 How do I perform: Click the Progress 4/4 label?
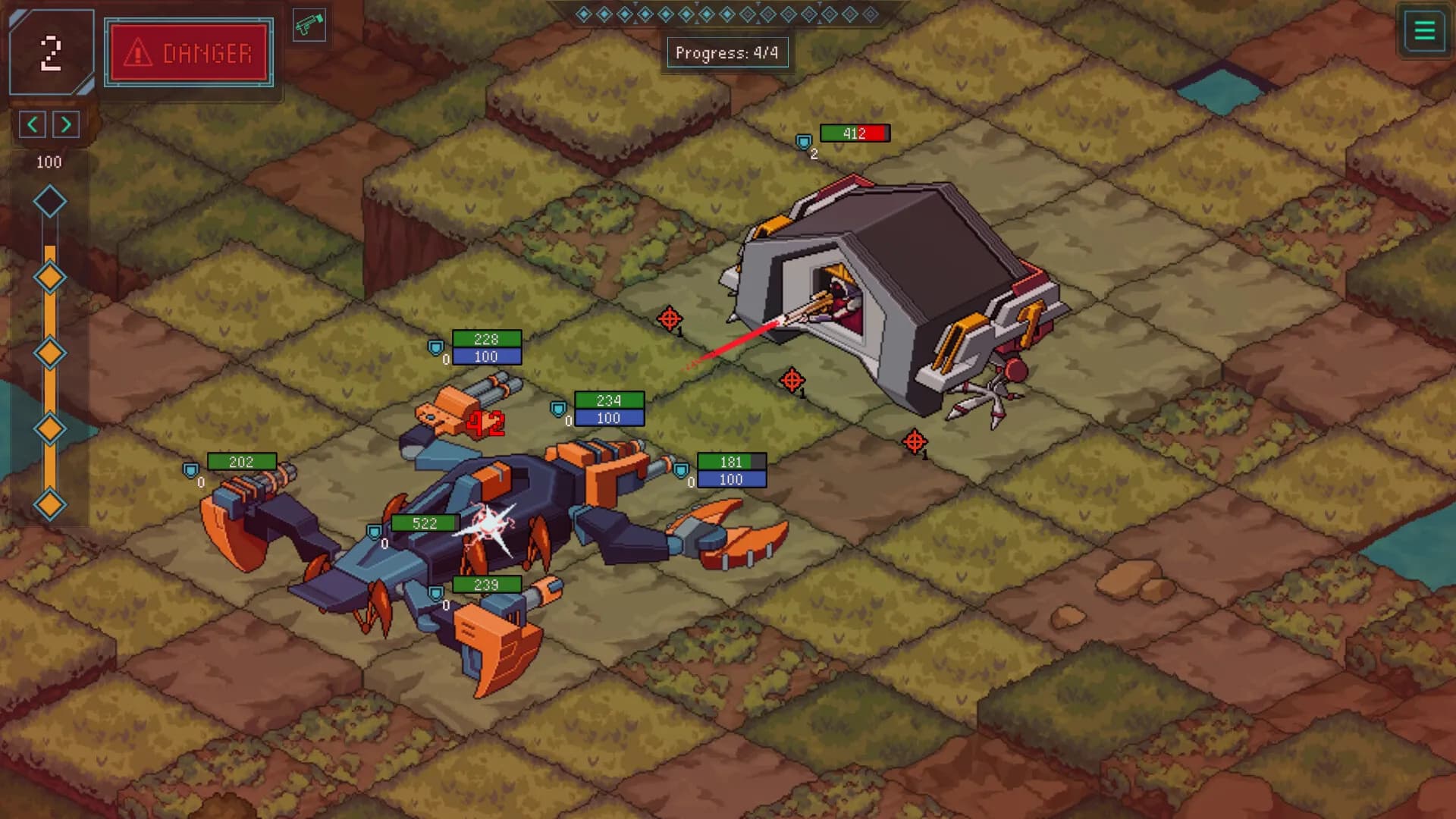tap(726, 52)
